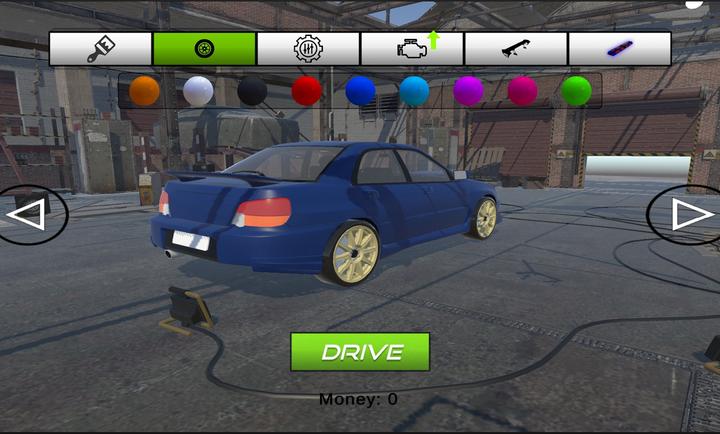Viewport: 720px width, 434px height.
Task: Open the neon underglow tab
Action: 620,48
